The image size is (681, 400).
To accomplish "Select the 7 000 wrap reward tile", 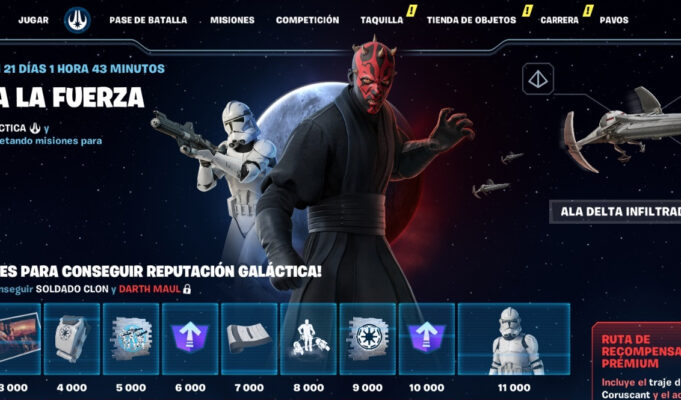I will [x=249, y=339].
